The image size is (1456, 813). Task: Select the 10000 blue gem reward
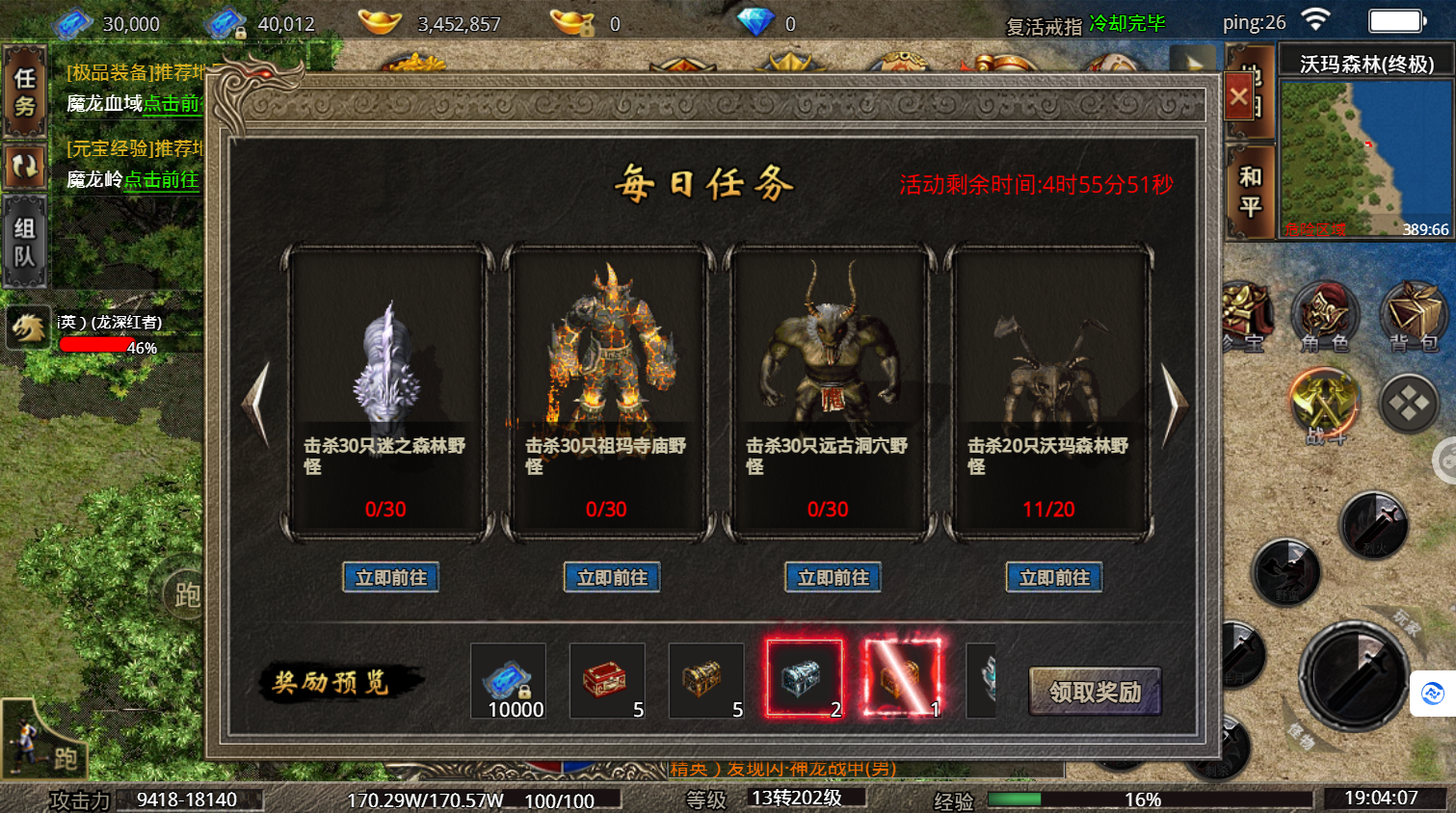pos(509,681)
